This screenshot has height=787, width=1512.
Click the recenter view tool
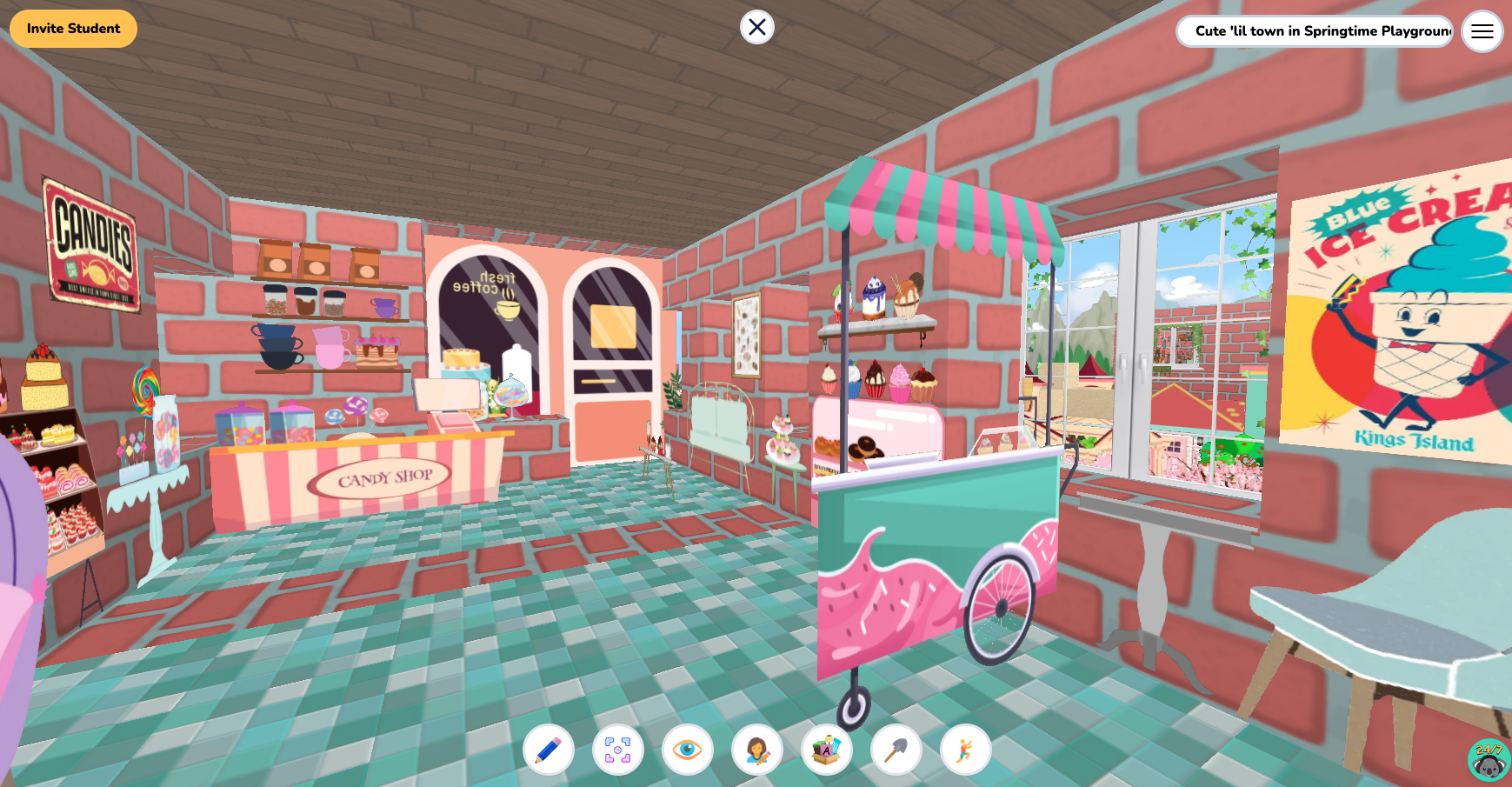617,749
